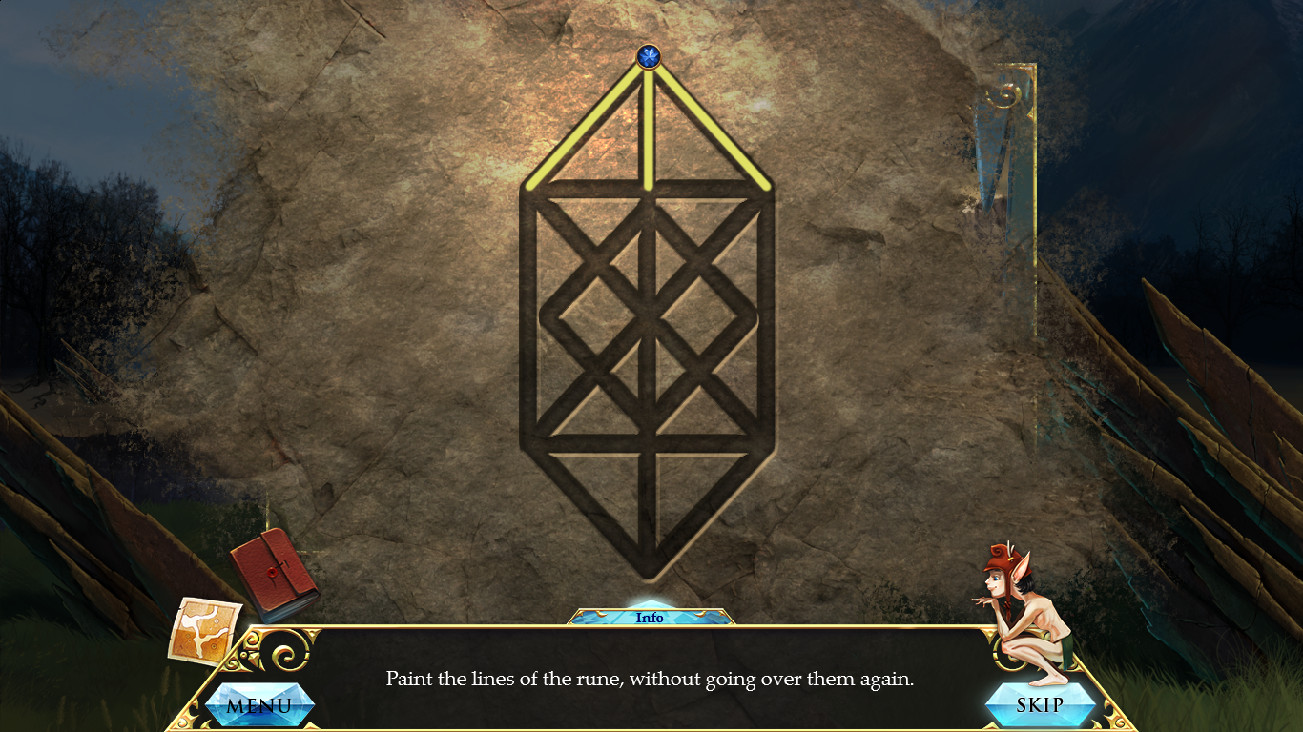Expand the Info panel tab
1303x732 pixels.
coord(651,617)
